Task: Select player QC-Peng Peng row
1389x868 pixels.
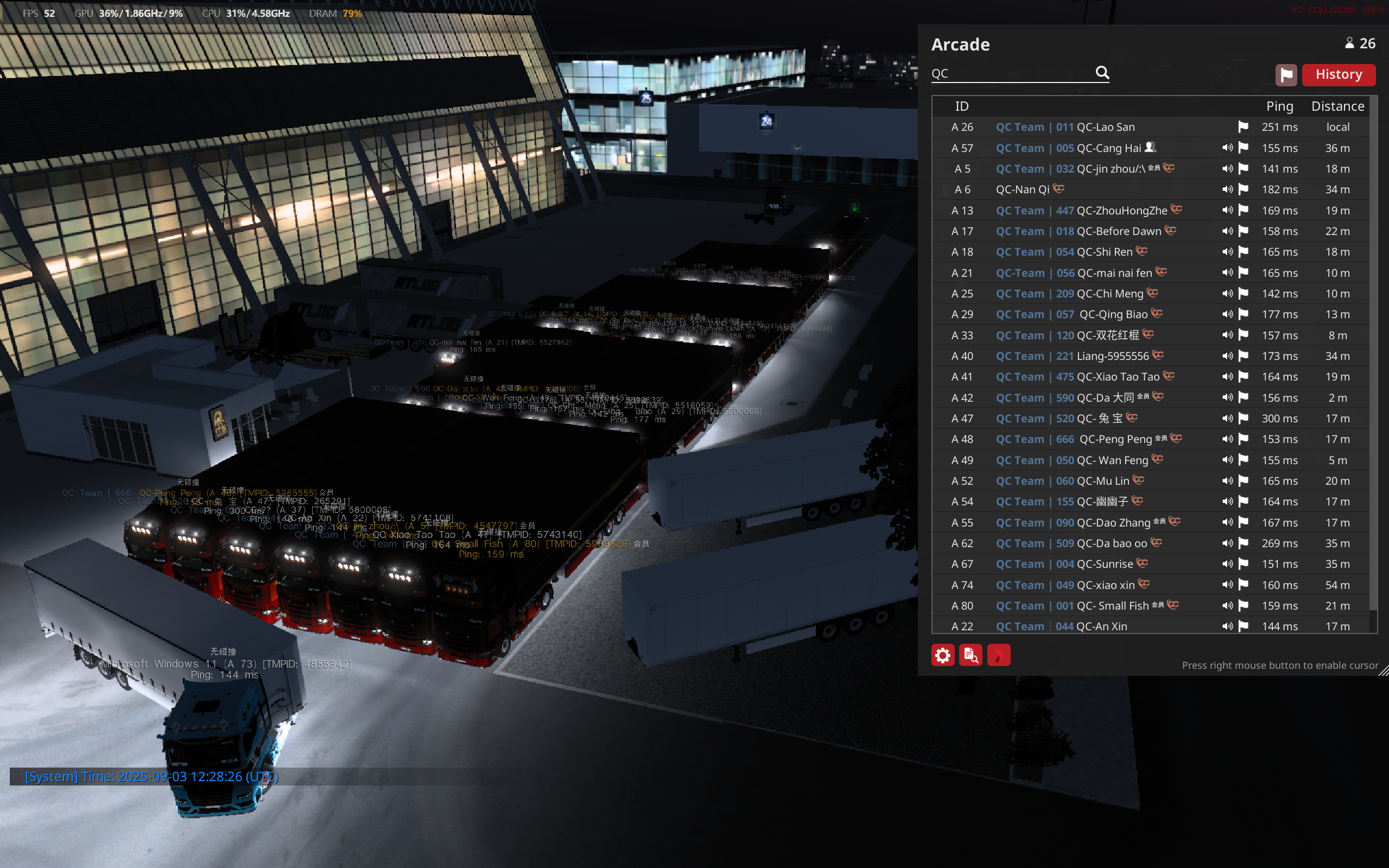Action: point(1115,439)
